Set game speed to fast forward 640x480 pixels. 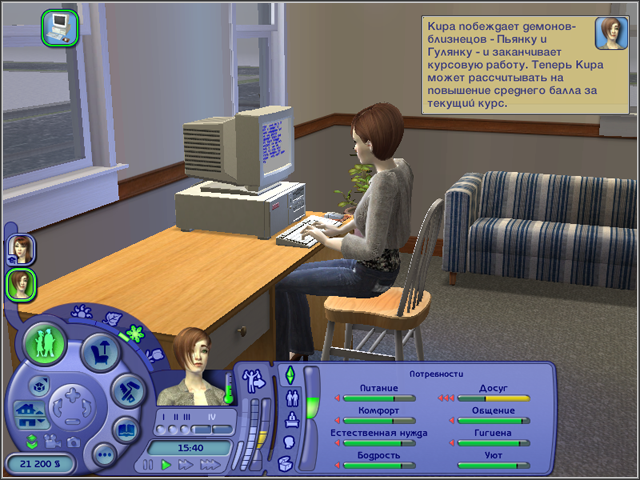(x=186, y=465)
